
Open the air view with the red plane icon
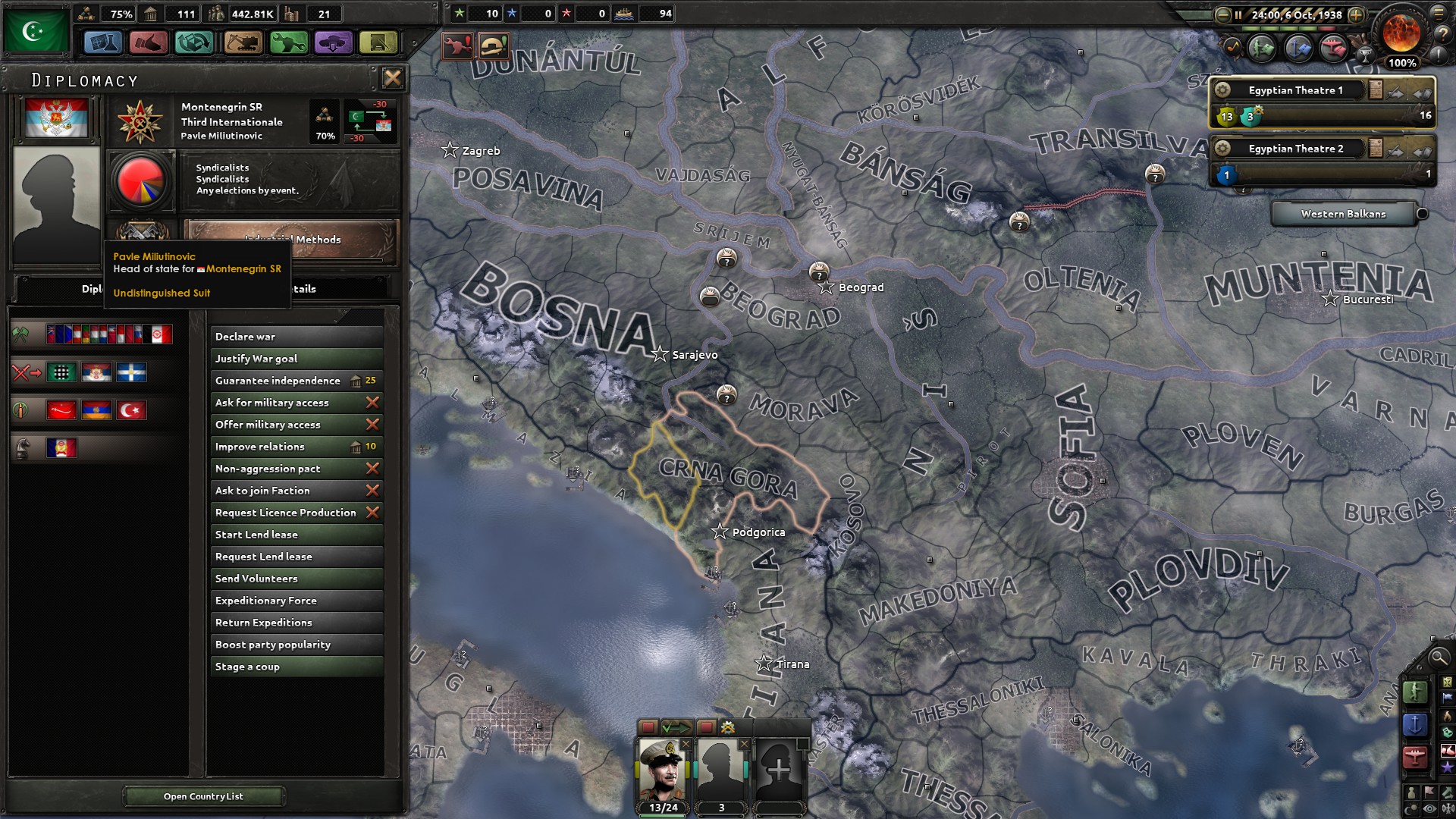pyautogui.click(x=1415, y=756)
